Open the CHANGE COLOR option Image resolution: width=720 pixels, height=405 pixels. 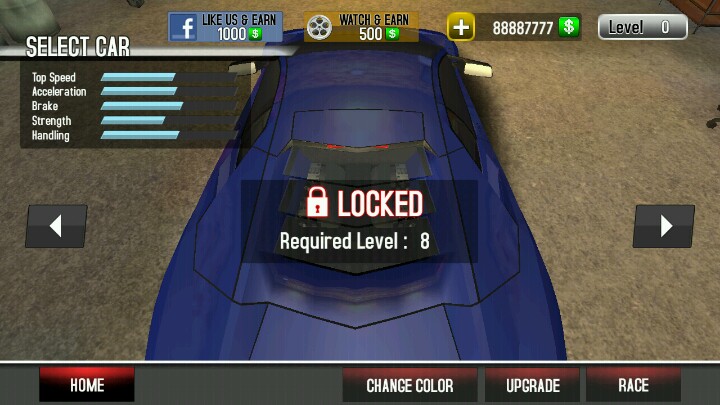pyautogui.click(x=409, y=385)
